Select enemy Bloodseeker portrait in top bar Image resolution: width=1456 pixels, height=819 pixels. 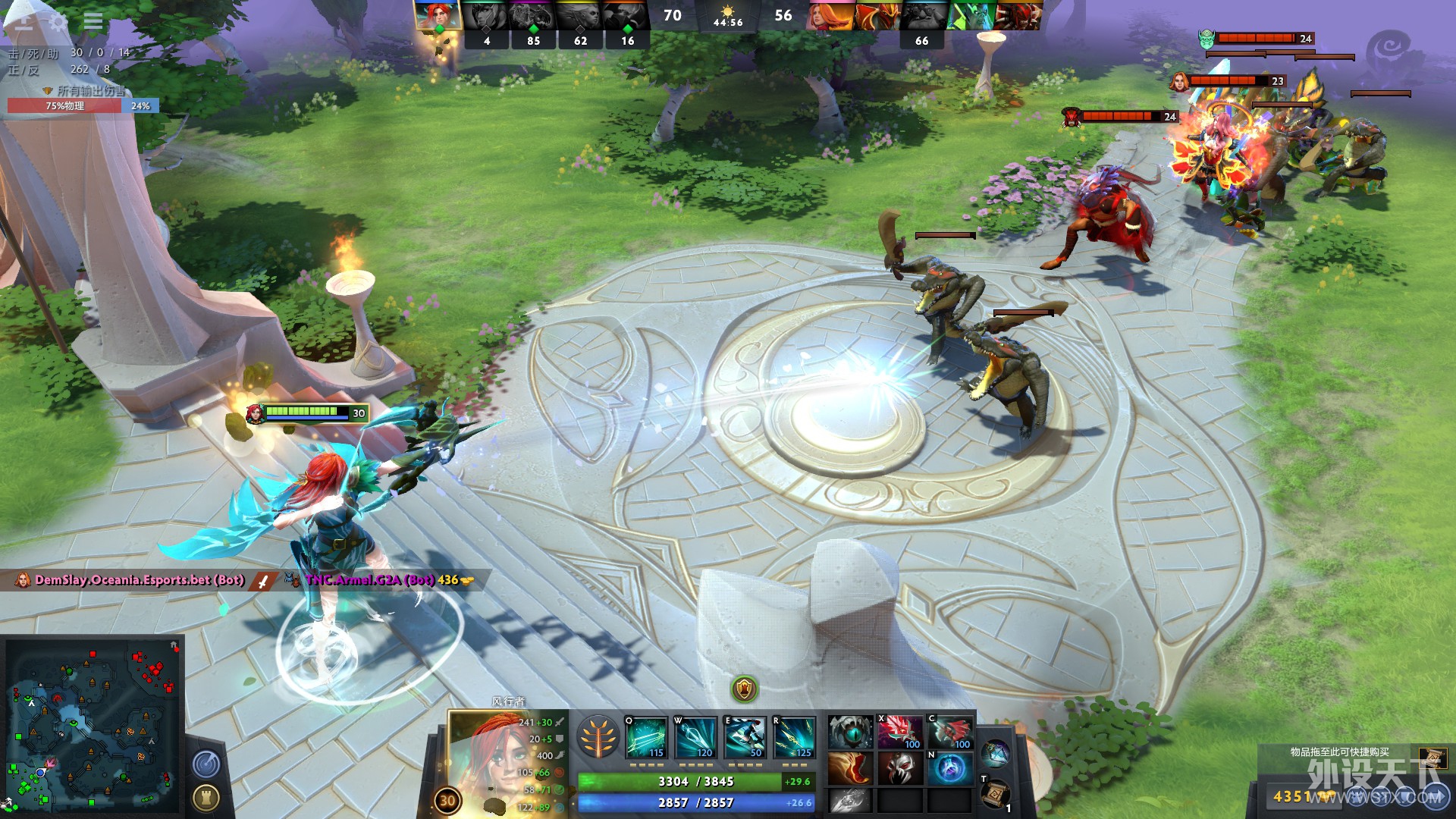click(1018, 15)
